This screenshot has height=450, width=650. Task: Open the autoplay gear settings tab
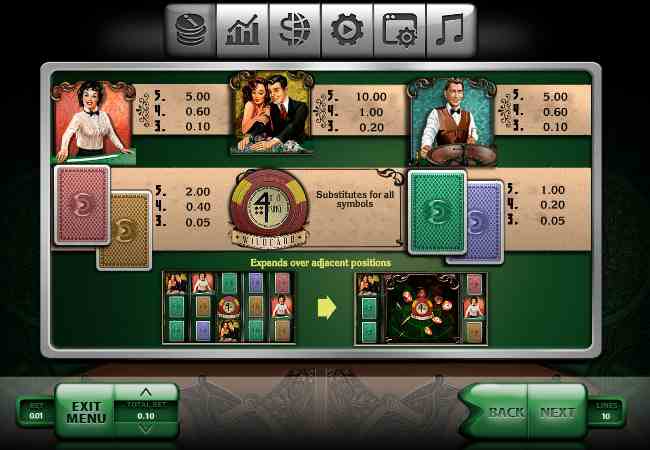[x=346, y=30]
